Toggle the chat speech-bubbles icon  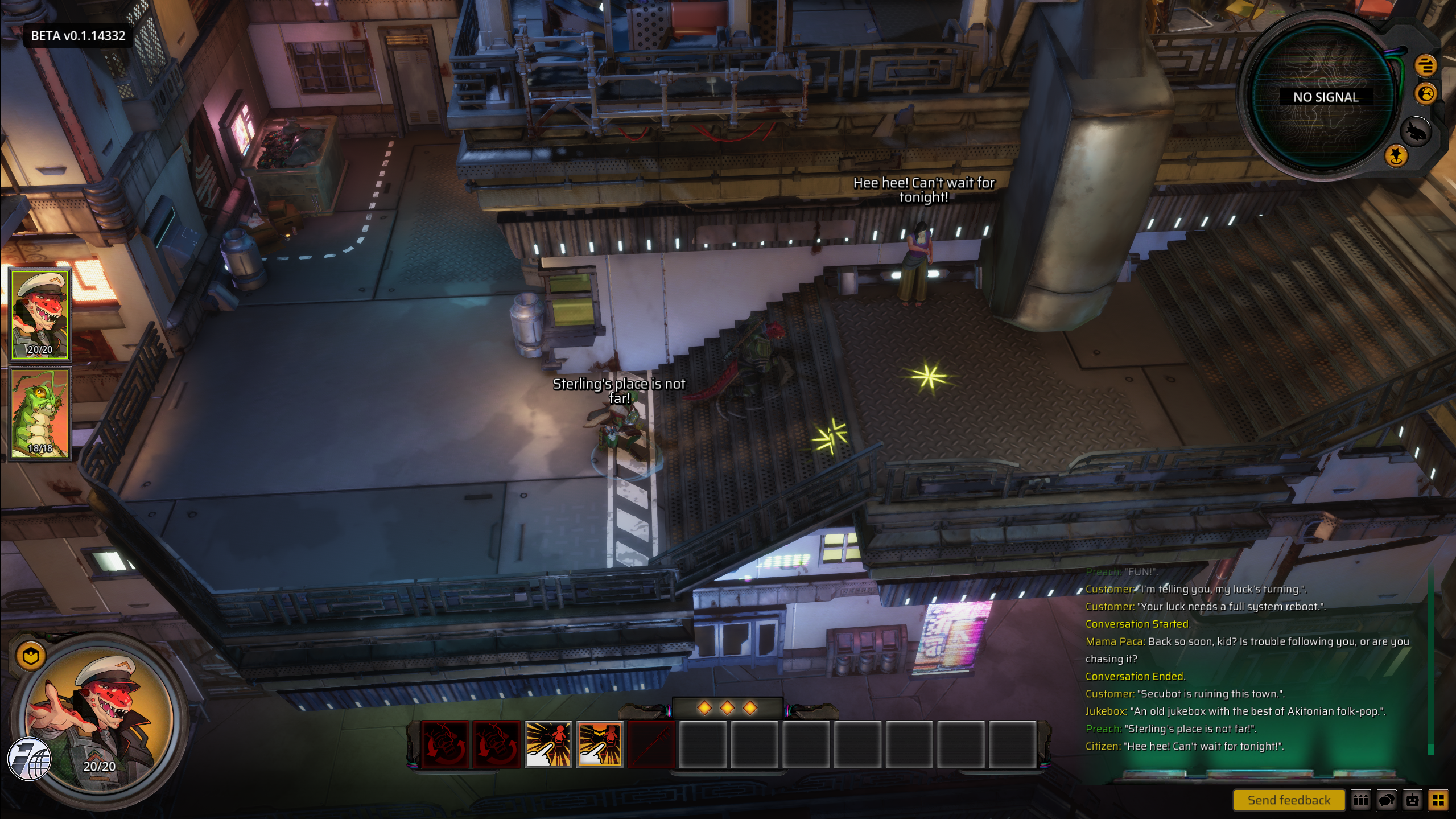click(1387, 800)
